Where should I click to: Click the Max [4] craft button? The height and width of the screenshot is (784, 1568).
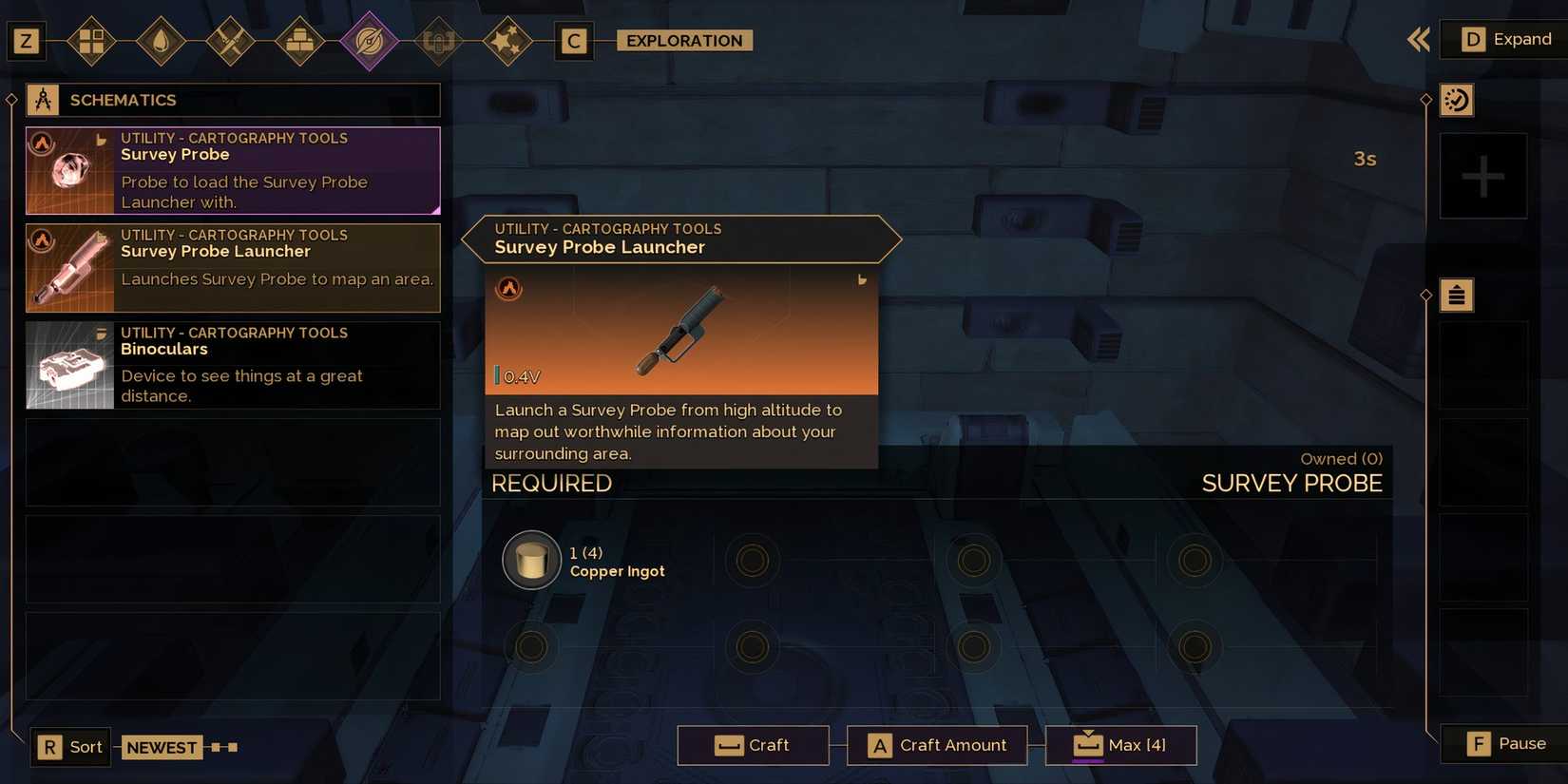pyautogui.click(x=1121, y=745)
